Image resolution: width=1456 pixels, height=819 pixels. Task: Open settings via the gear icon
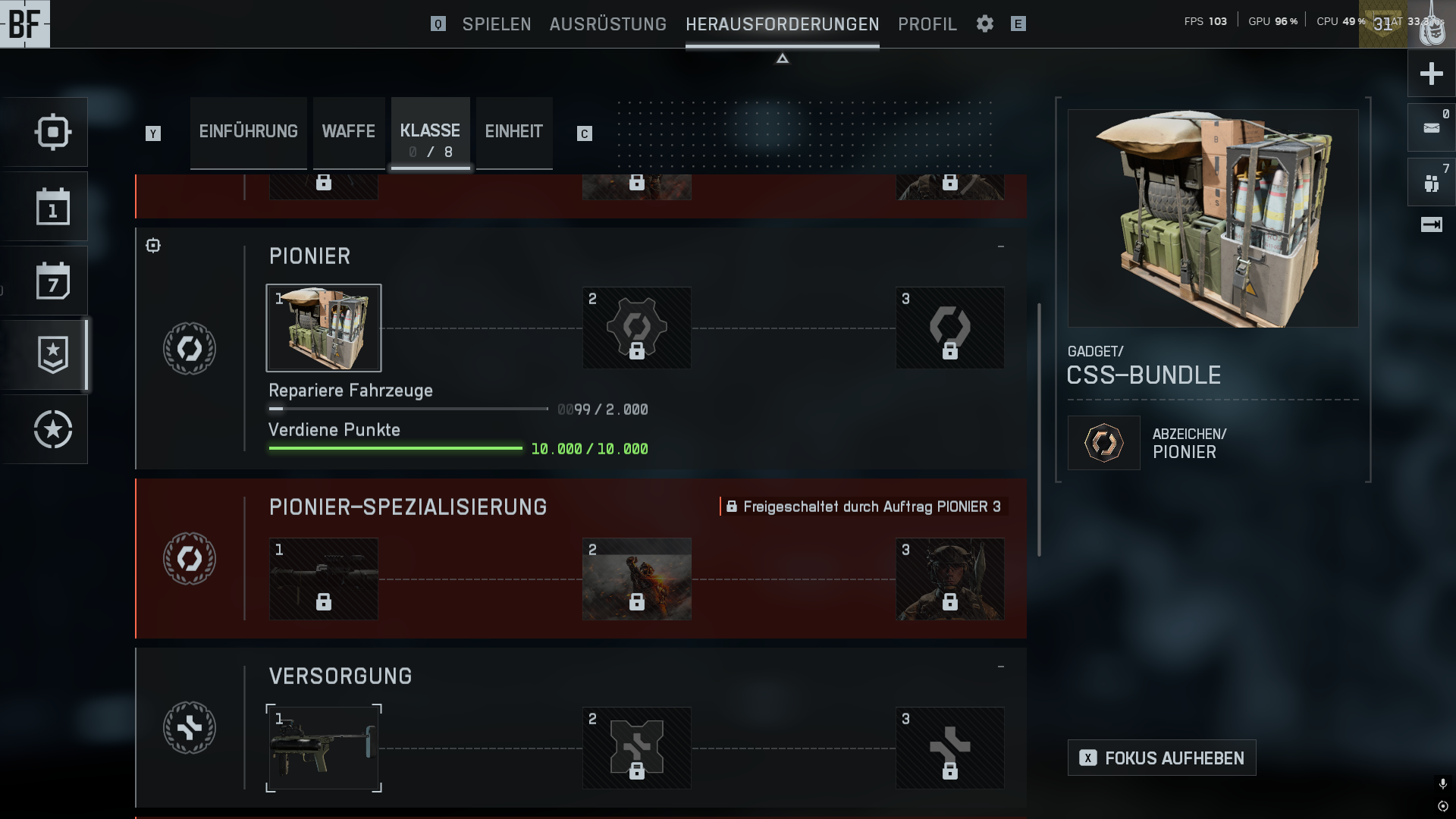tap(985, 24)
